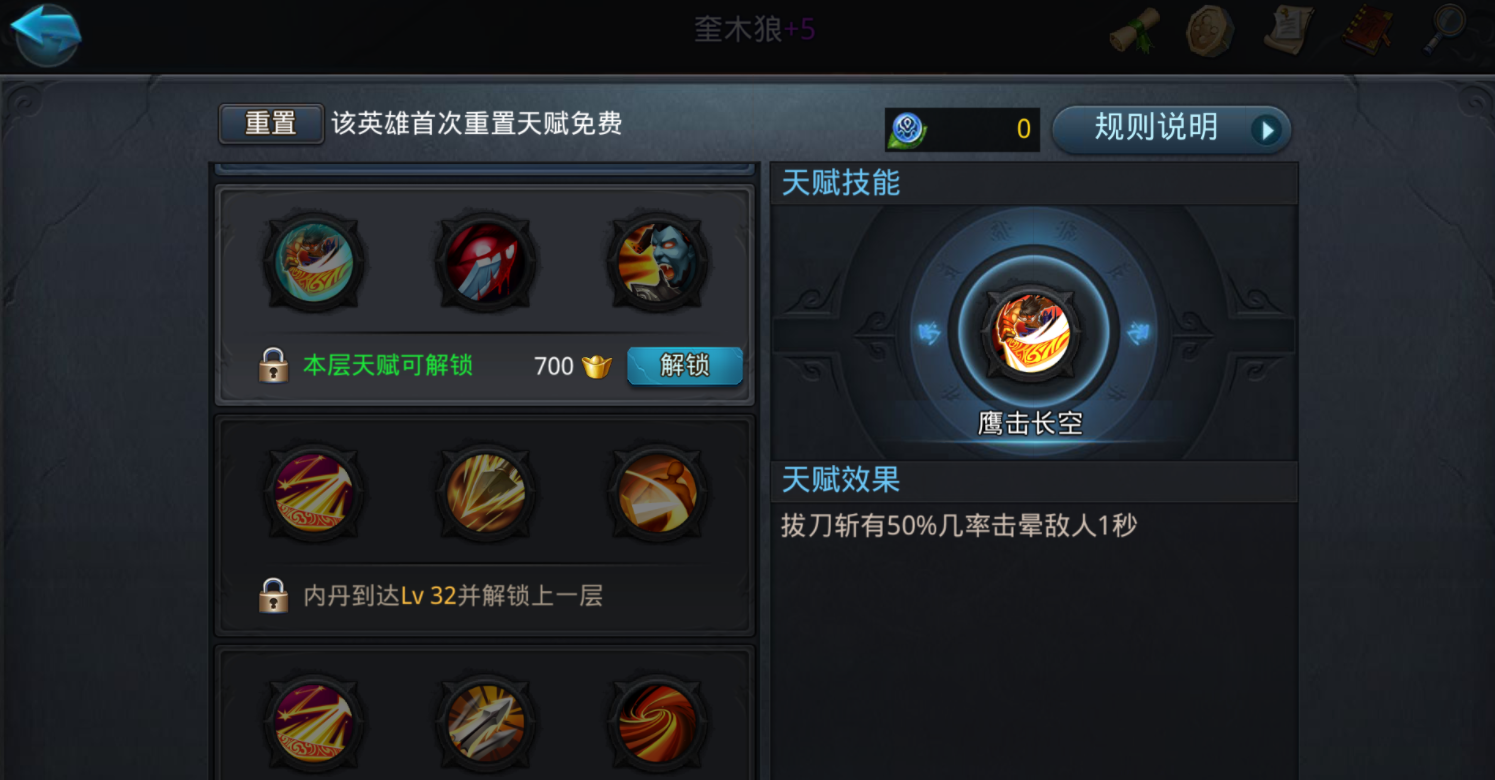Viewport: 1495px width, 780px height.
Task: Open the scroll document icon in top bar
Action: [1288, 31]
